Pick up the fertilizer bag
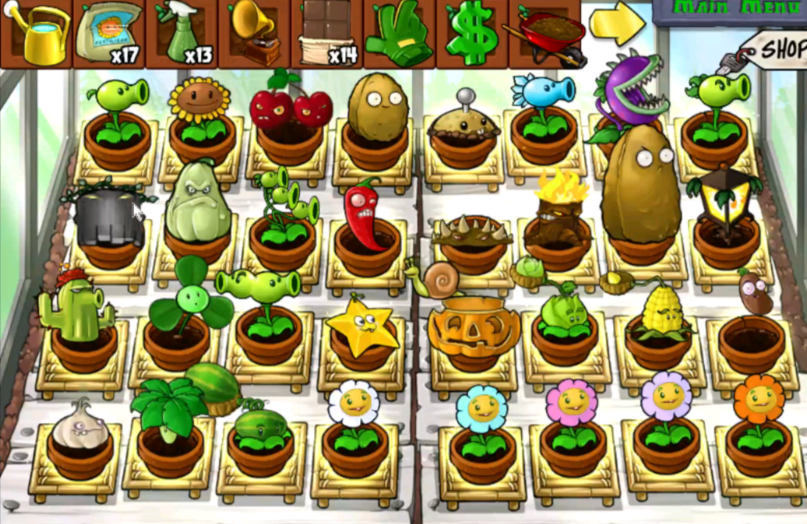This screenshot has height=524, width=807. click(x=109, y=33)
